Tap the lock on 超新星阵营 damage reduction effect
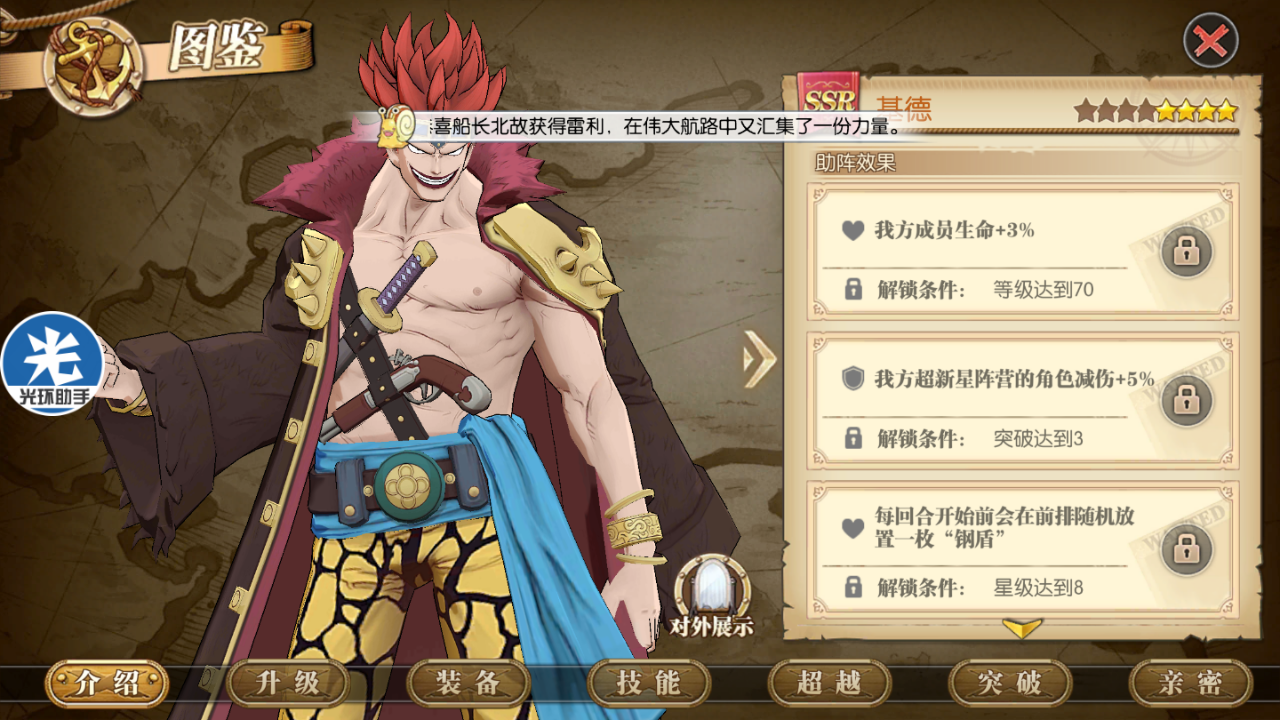1280x720 pixels. click(1186, 399)
